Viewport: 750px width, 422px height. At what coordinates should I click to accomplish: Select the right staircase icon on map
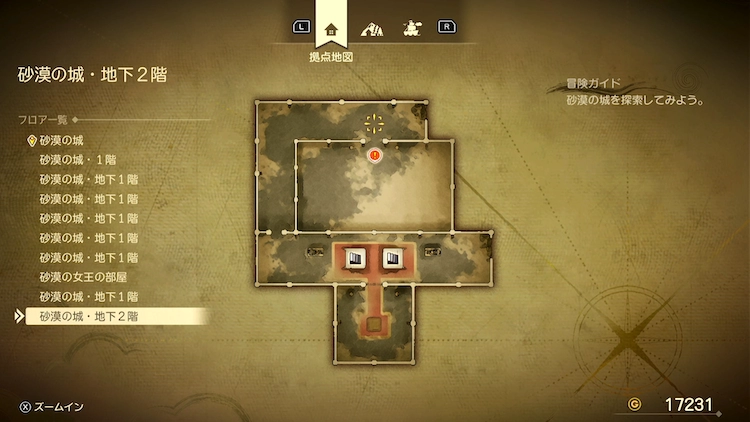click(x=393, y=258)
